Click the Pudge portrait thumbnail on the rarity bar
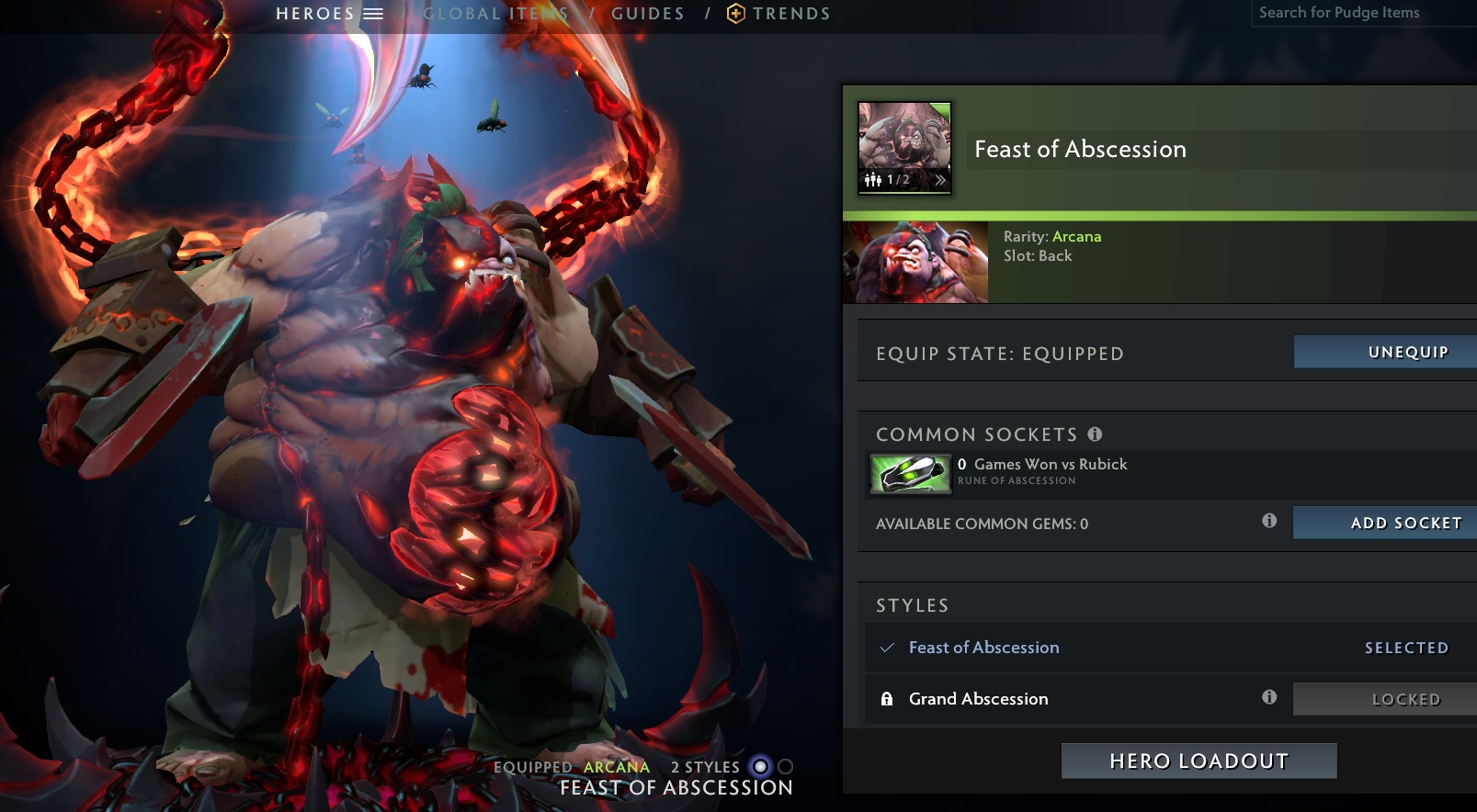The image size is (1477, 812). pyautogui.click(x=915, y=261)
